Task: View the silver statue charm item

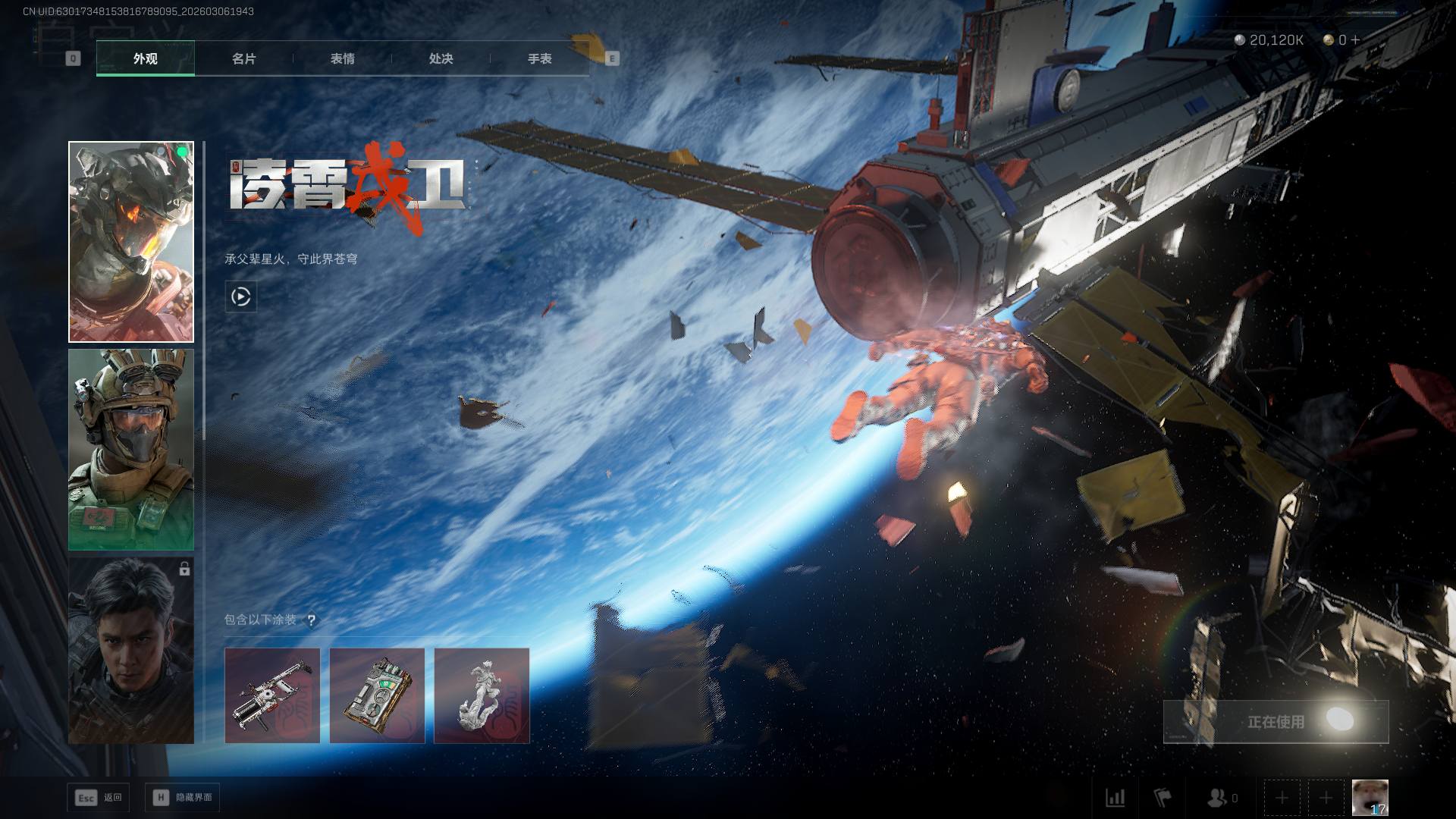Action: click(482, 695)
